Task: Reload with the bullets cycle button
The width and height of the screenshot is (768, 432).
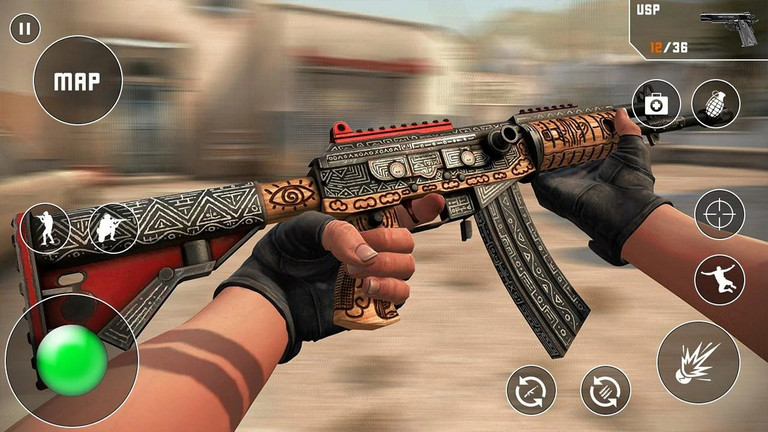Action: 606,390
